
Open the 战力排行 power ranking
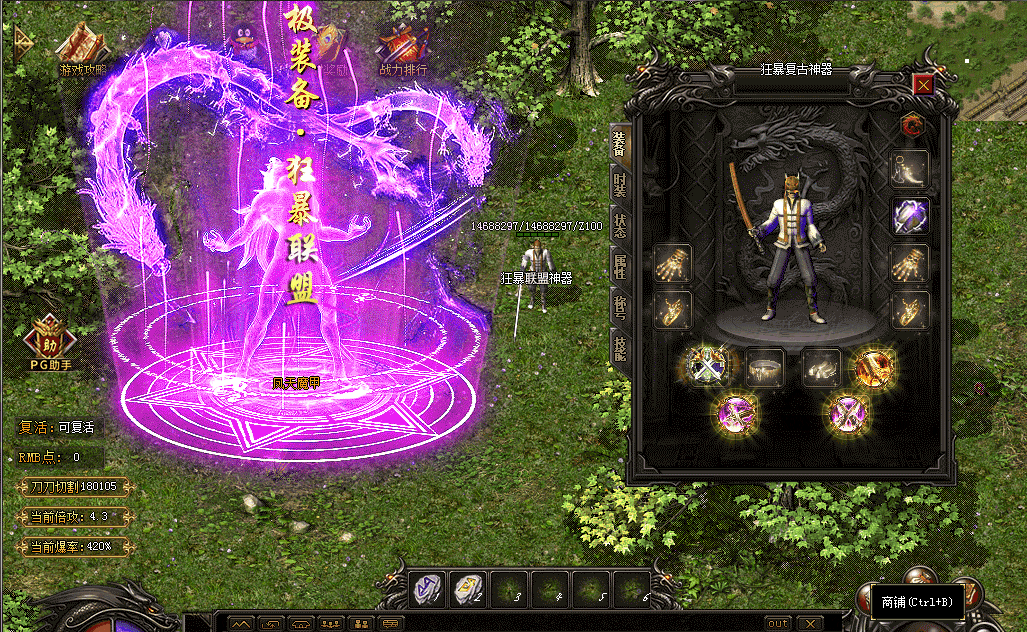click(x=403, y=48)
